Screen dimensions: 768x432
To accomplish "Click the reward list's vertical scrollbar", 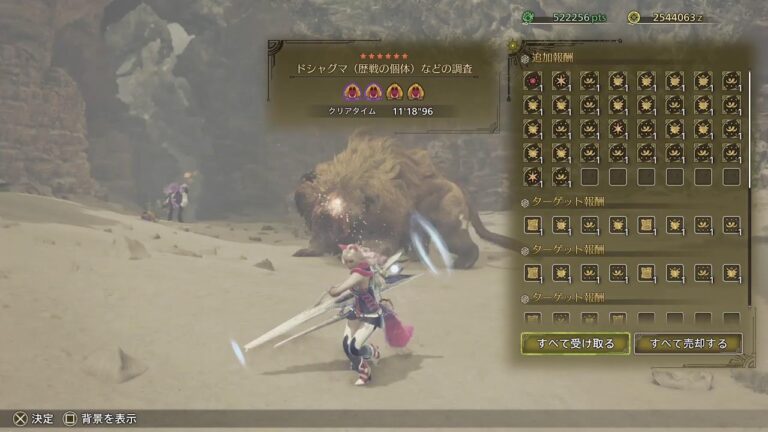I will (x=750, y=180).
